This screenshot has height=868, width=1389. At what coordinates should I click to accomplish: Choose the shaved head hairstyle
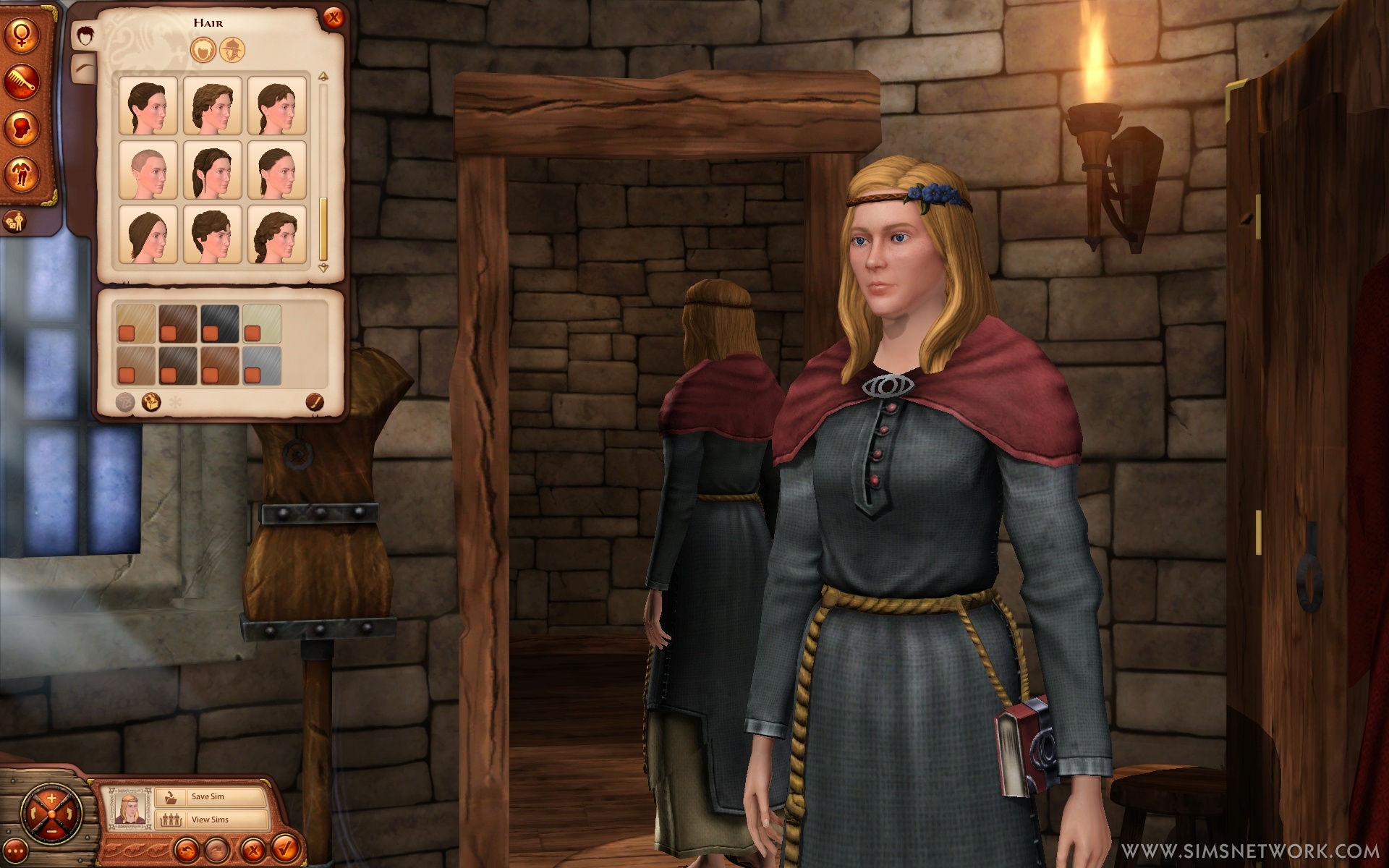pos(148,170)
